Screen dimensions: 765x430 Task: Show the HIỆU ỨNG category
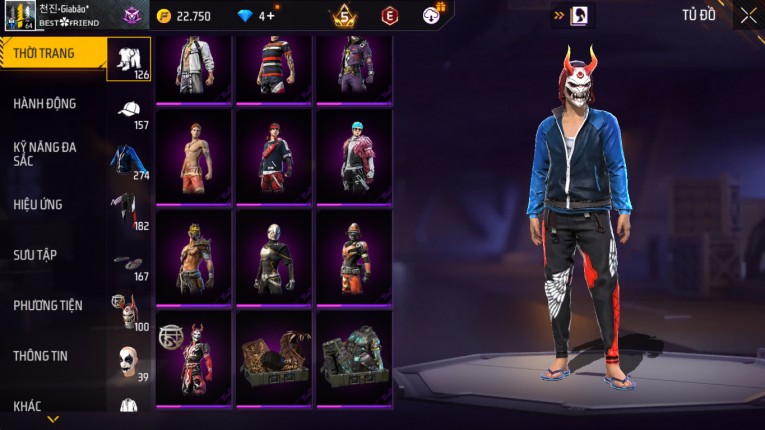pos(39,204)
